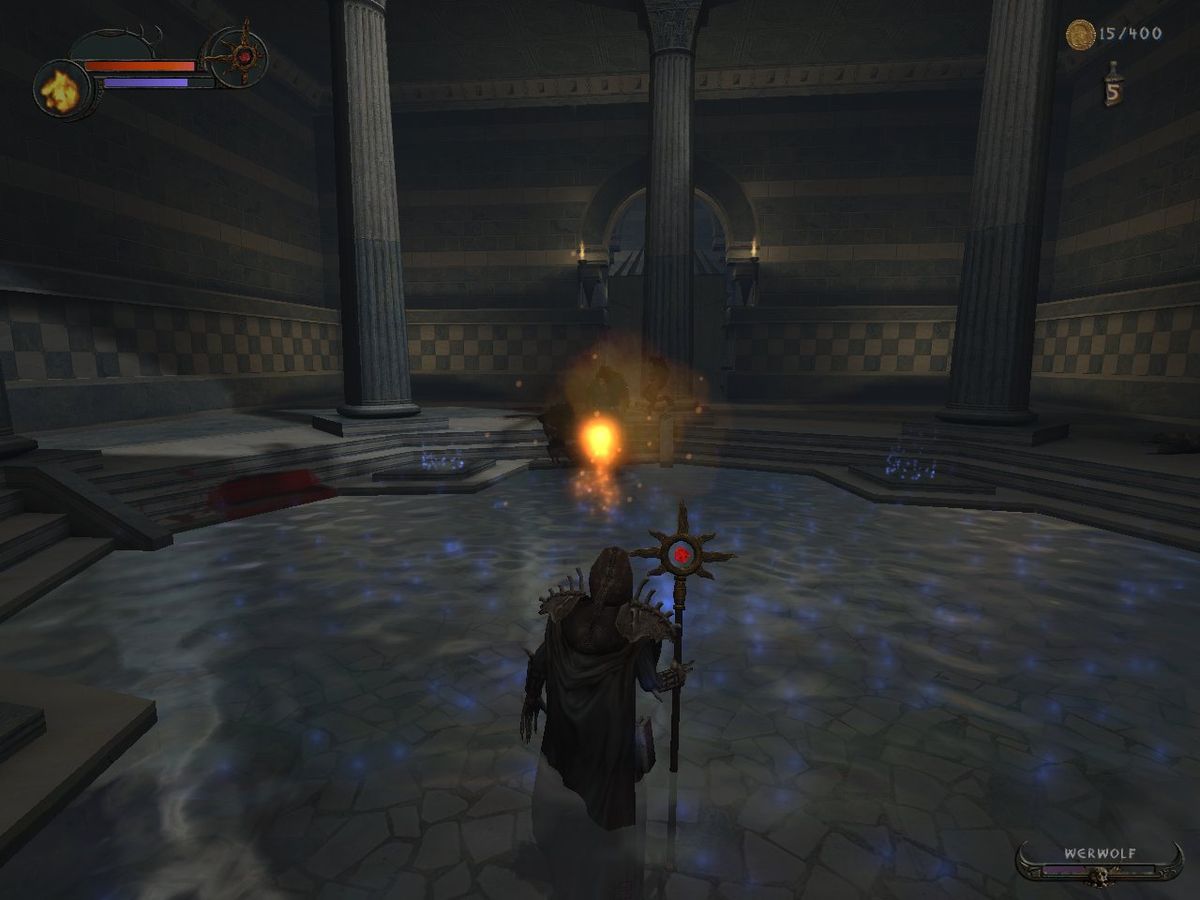Use the potion flask icon
The height and width of the screenshot is (900, 1200).
(x=1112, y=84)
